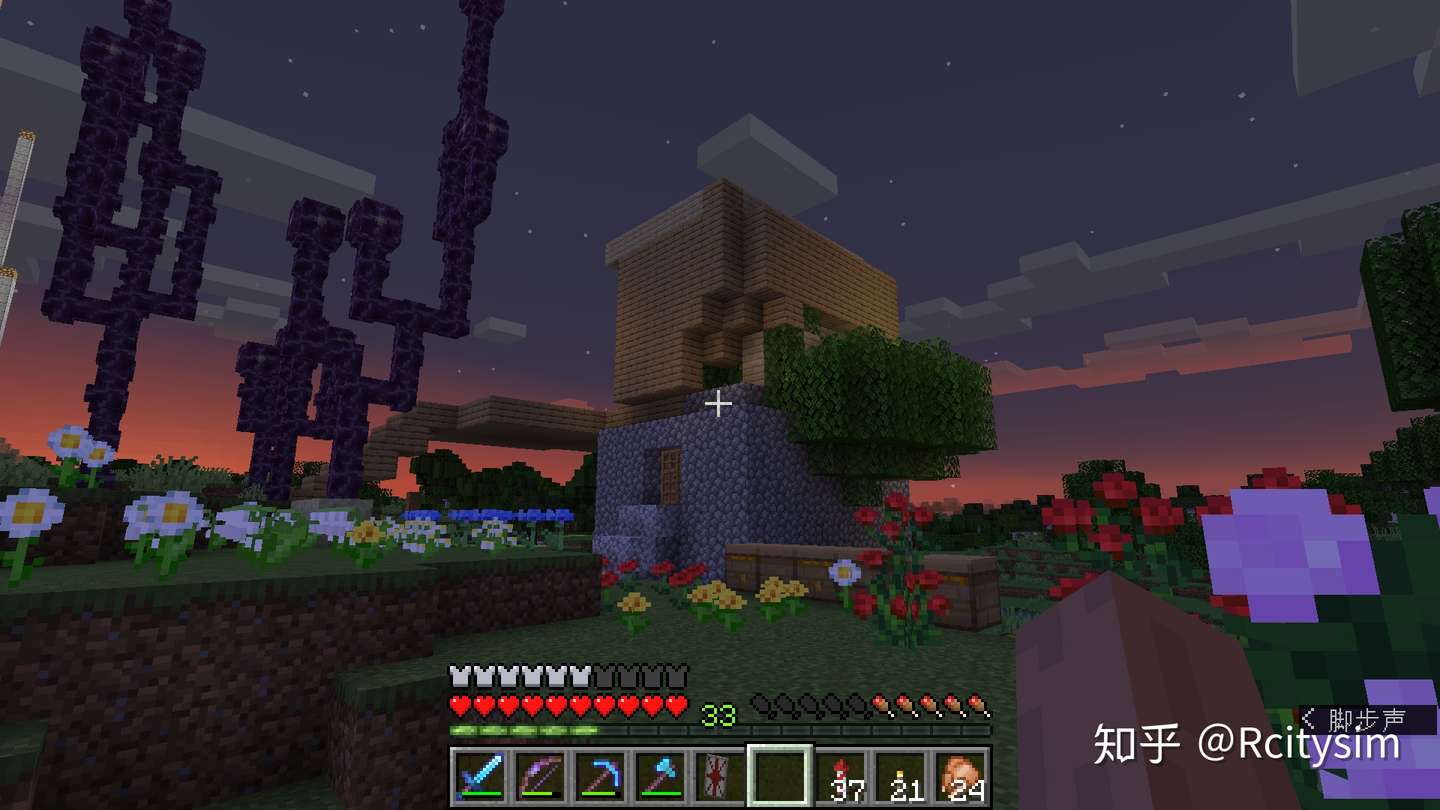
Task: Select the diamond pickaxe in the hotbar
Action: tap(602, 777)
